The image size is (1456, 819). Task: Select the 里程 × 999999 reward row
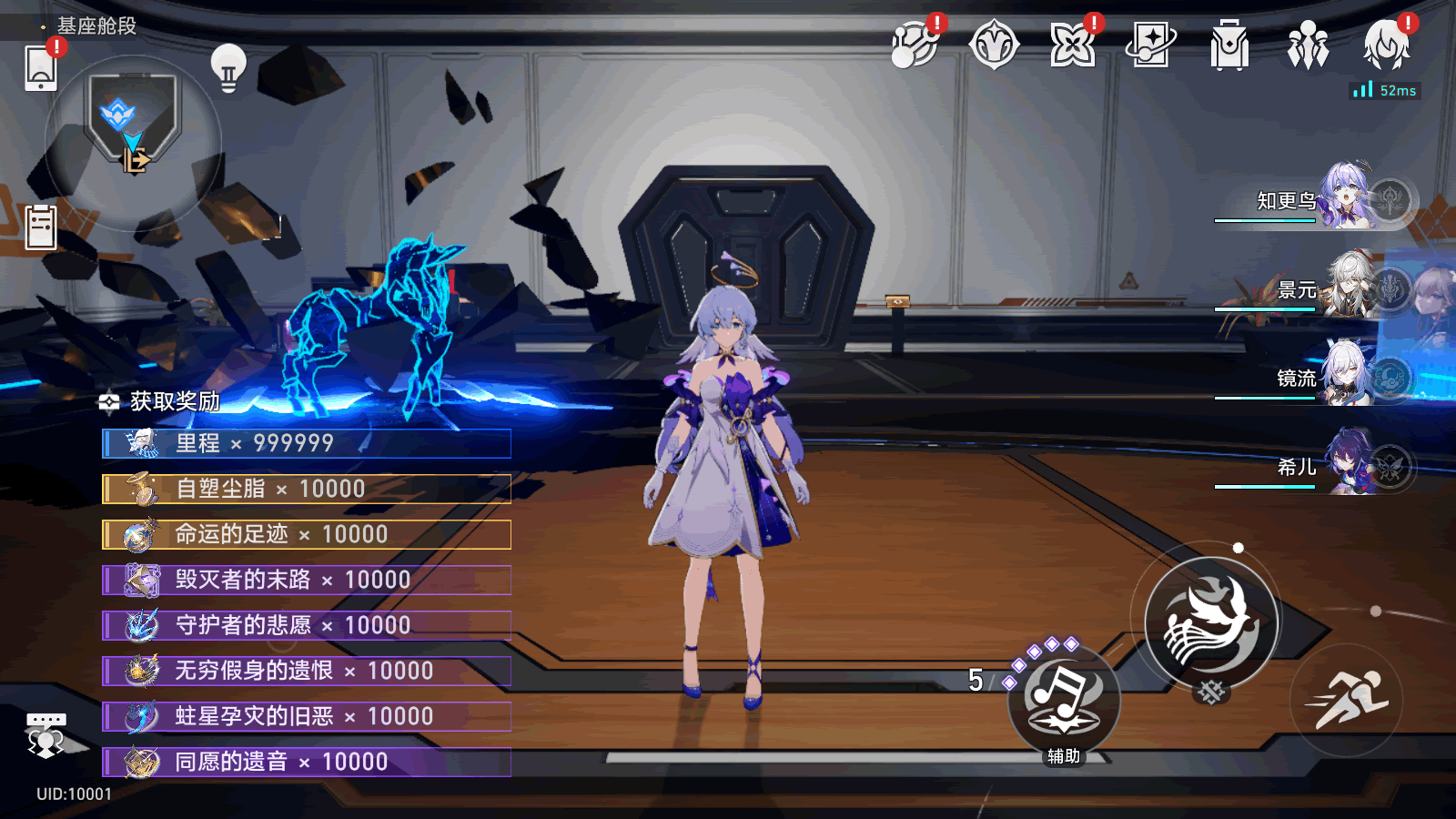point(307,443)
